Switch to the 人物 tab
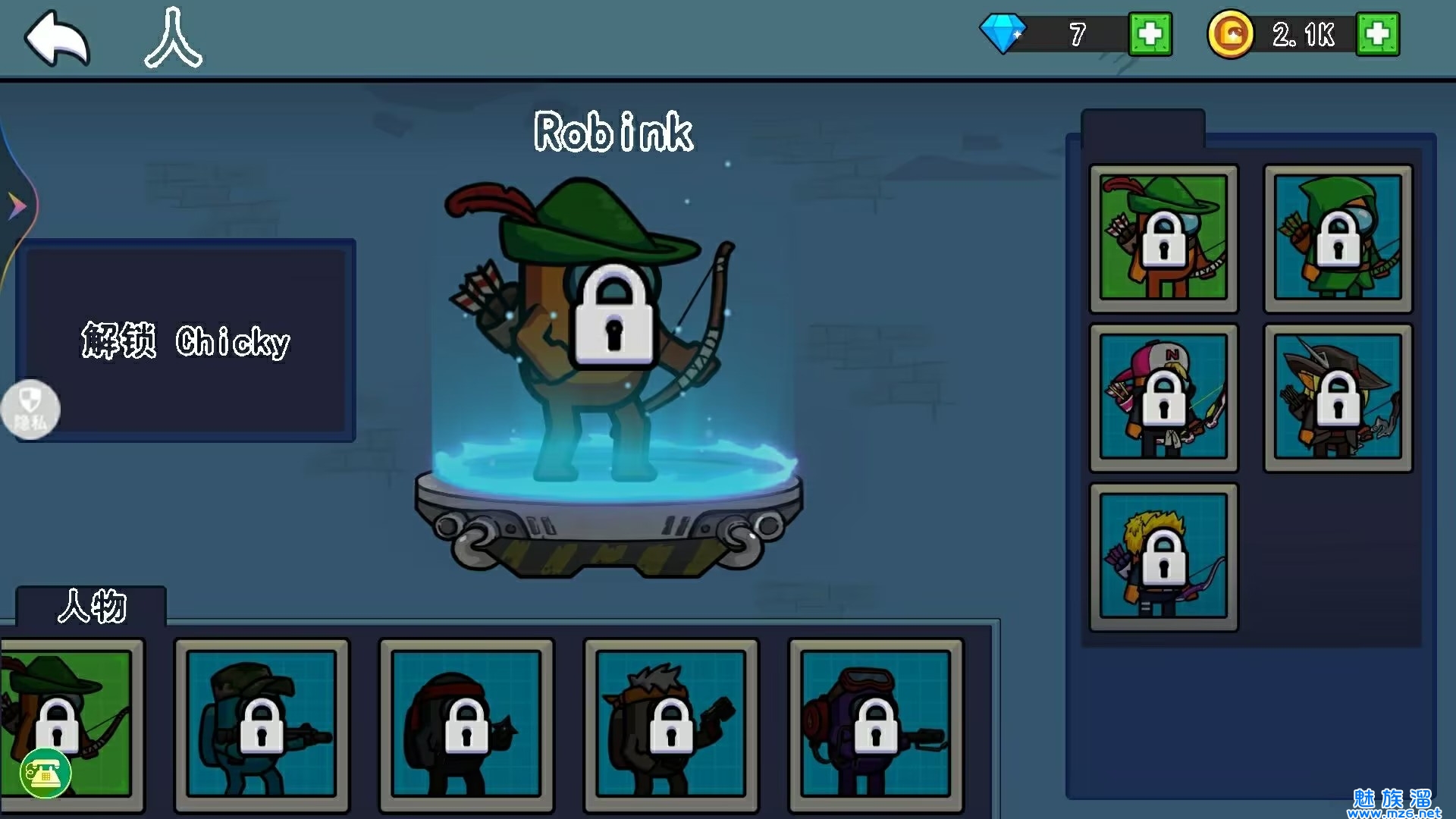 click(91, 607)
